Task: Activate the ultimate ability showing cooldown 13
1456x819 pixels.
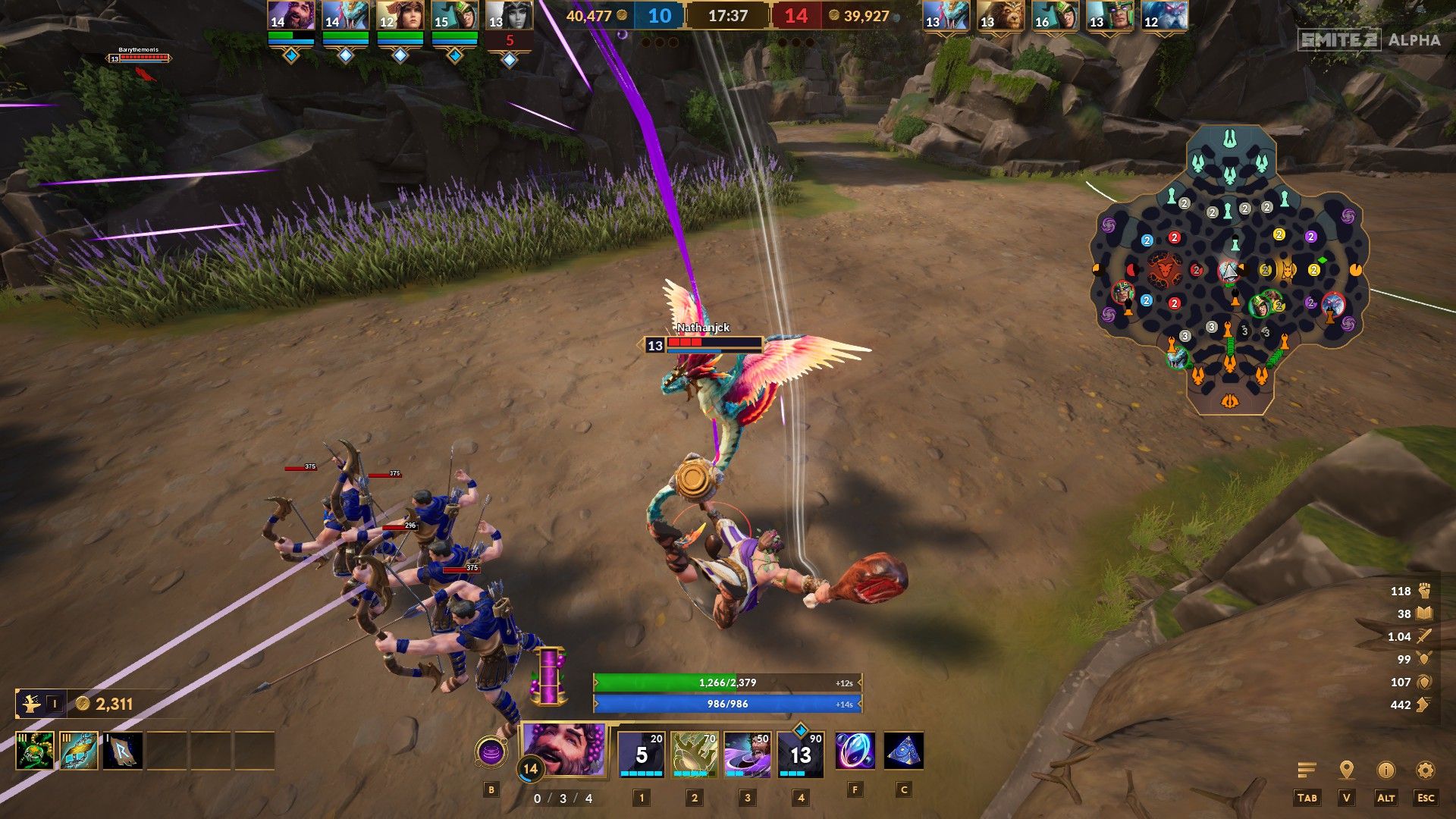Action: coord(800,755)
